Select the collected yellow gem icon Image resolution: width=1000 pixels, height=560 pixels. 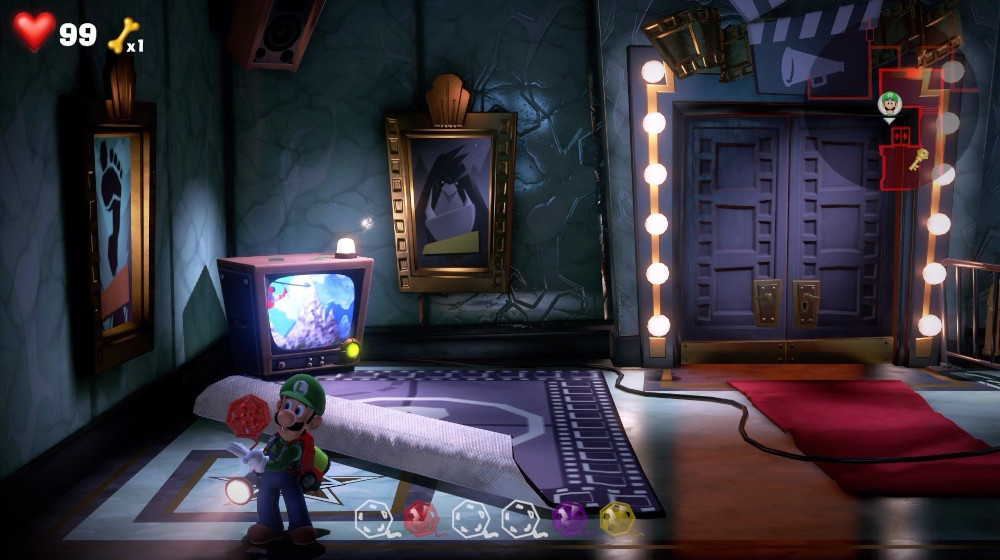click(617, 518)
